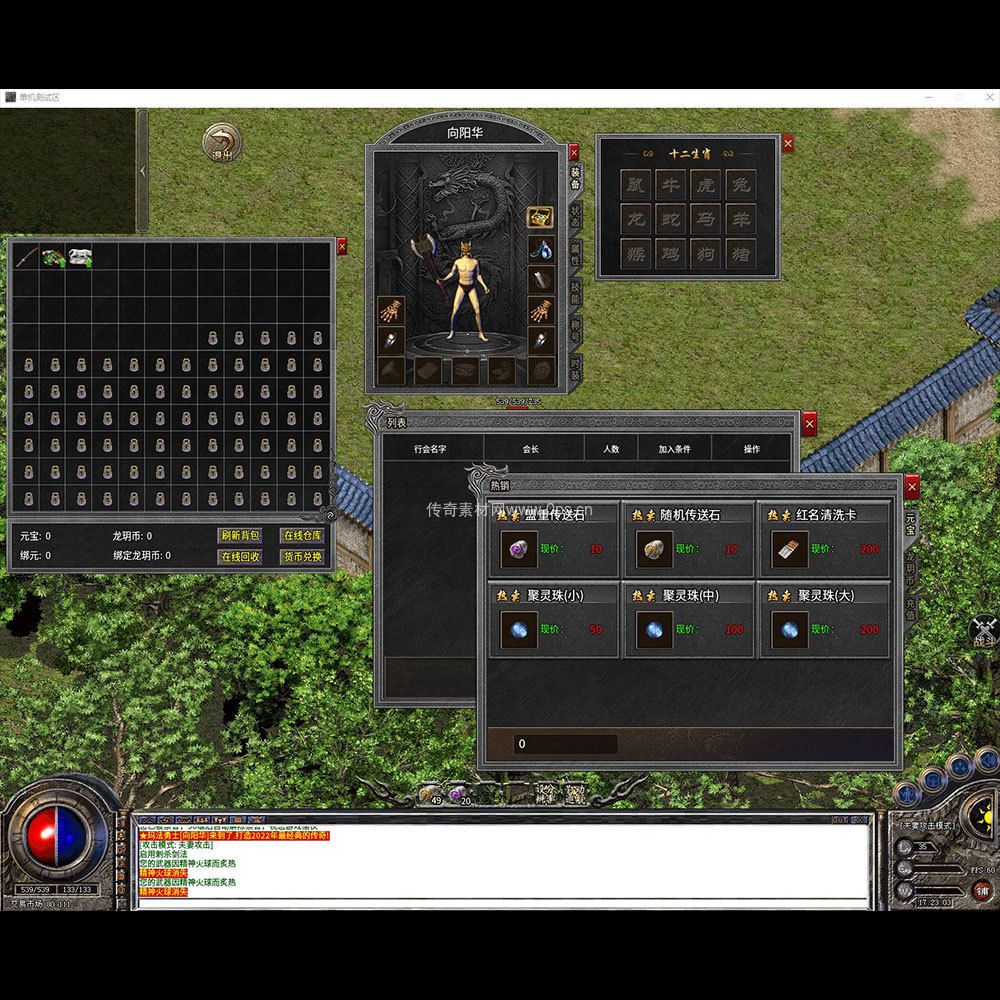This screenshot has height=1000, width=1000.
Task: Pick the 聚灵珠(大) shop item
Action: (x=788, y=630)
